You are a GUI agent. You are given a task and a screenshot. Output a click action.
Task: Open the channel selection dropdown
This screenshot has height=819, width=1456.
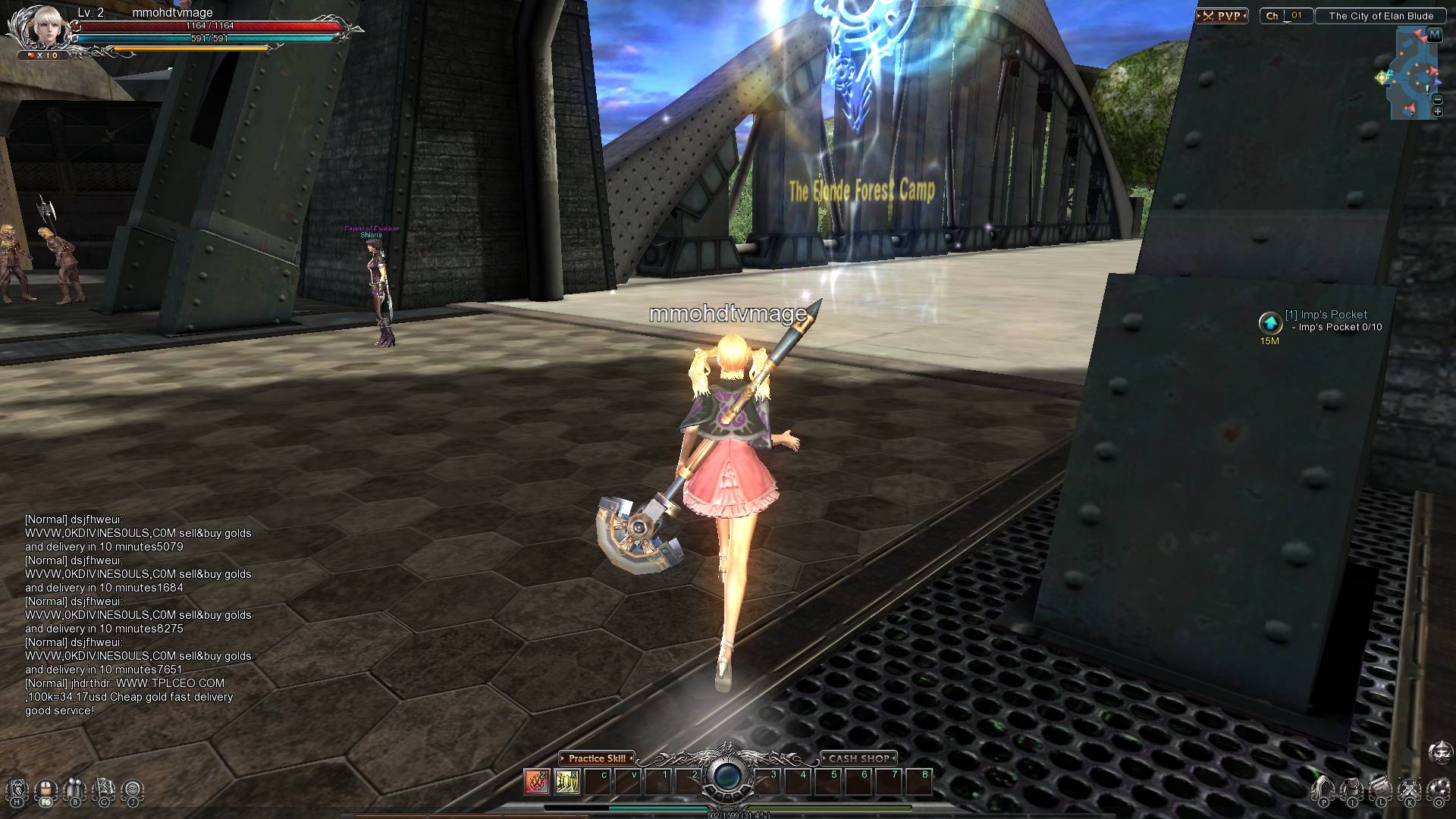(1286, 16)
